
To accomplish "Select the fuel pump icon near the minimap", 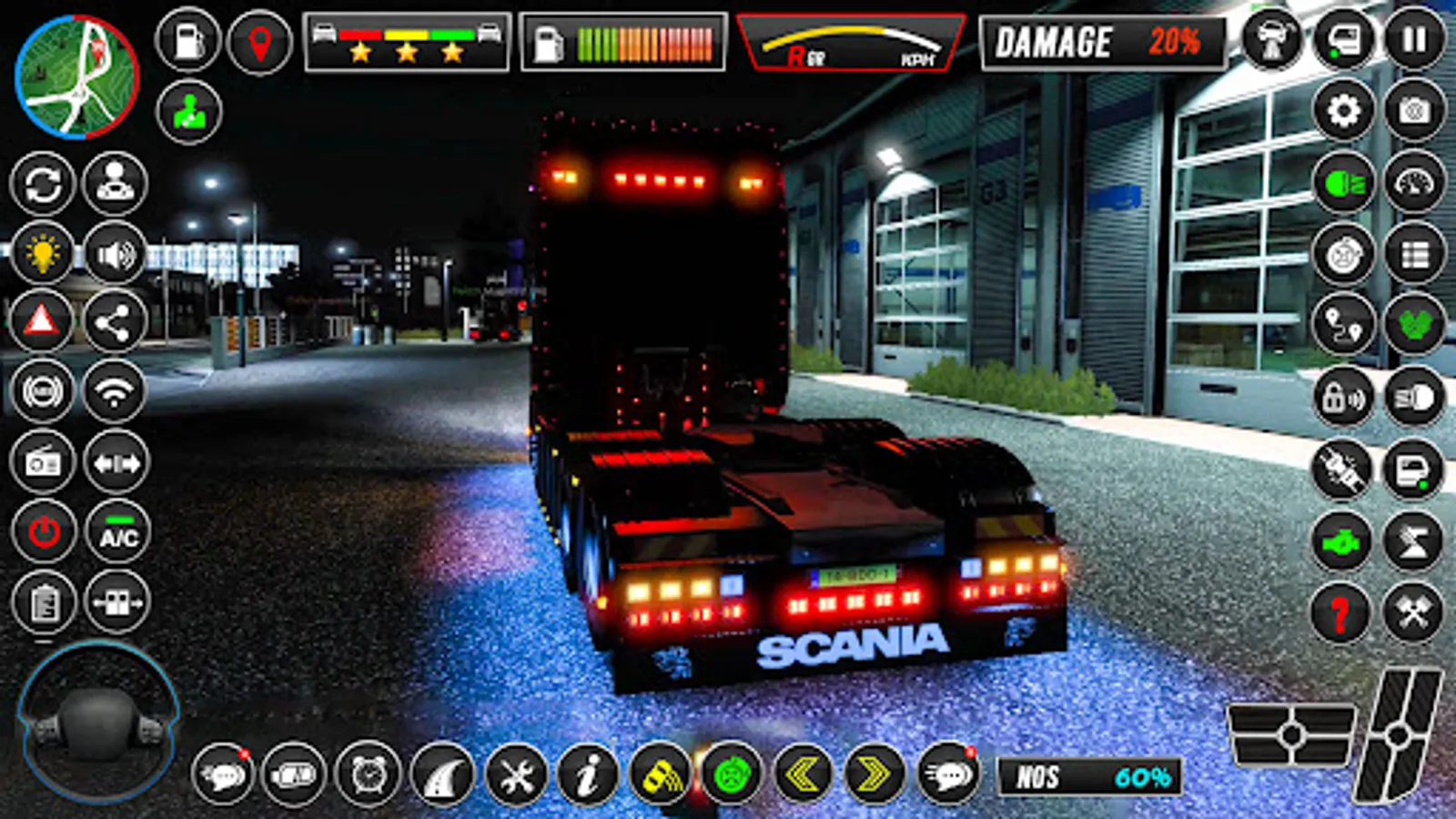I will coord(188,39).
